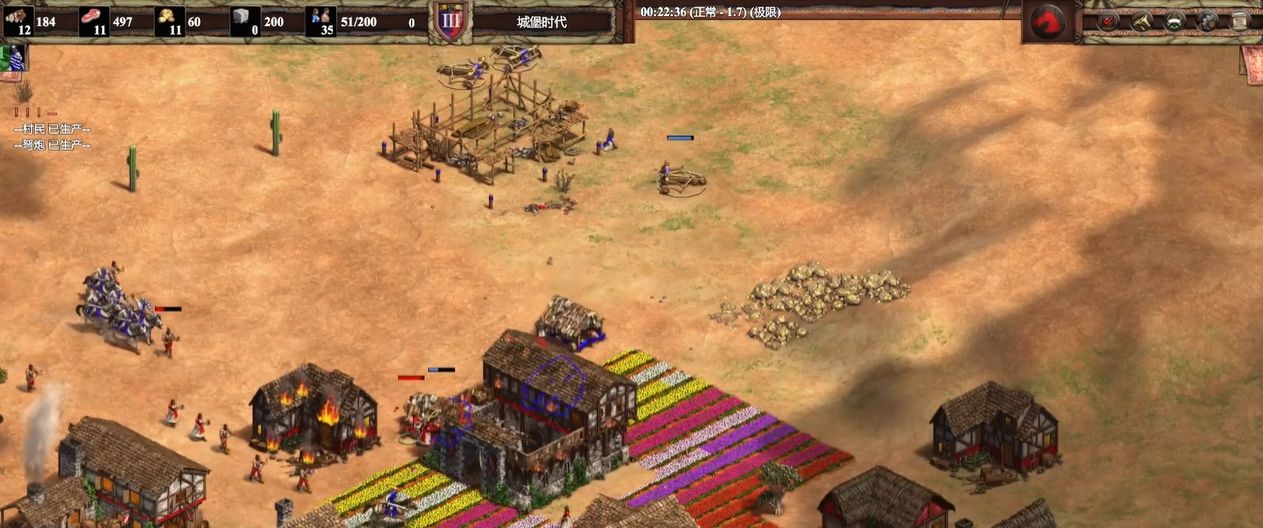Click the Castle Age III shield emblem

(451, 21)
